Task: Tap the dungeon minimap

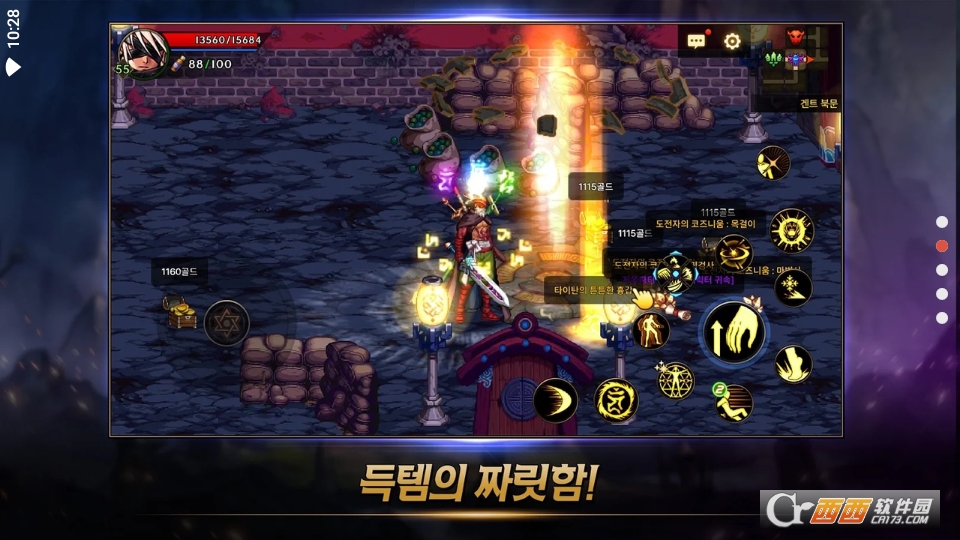Action: 797,60
